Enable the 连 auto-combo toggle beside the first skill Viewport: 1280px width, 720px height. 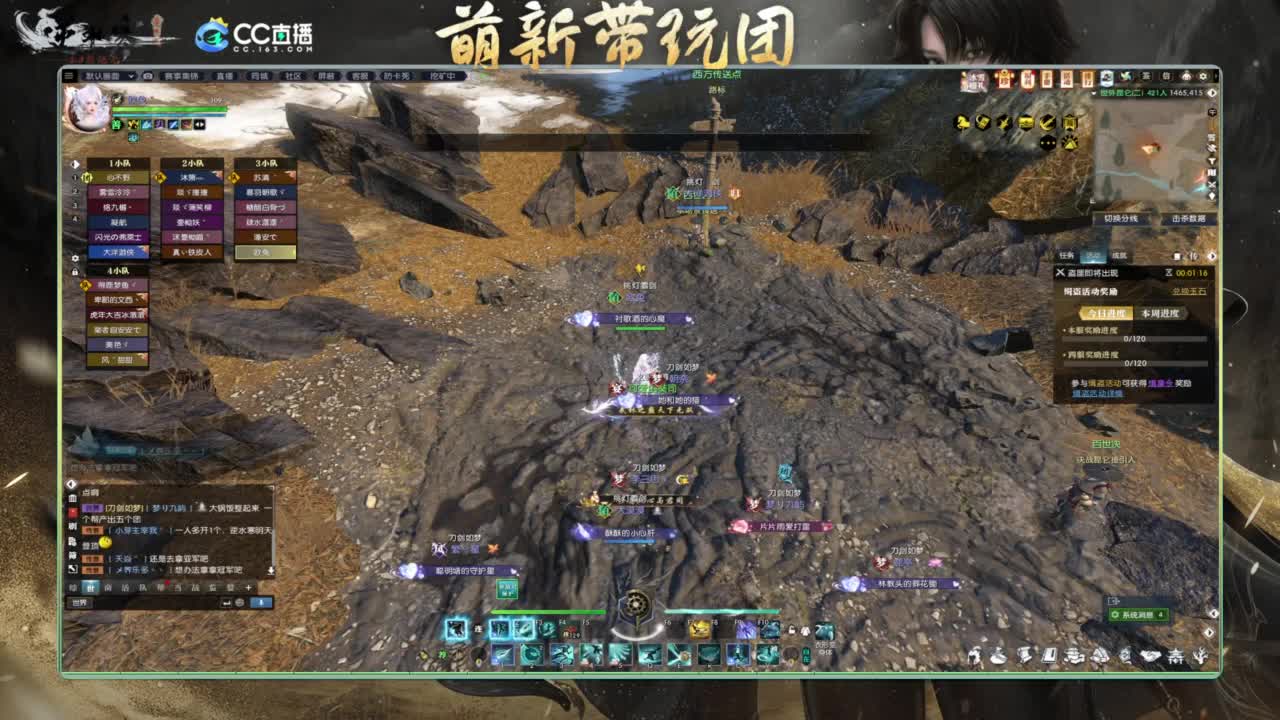[x=477, y=629]
